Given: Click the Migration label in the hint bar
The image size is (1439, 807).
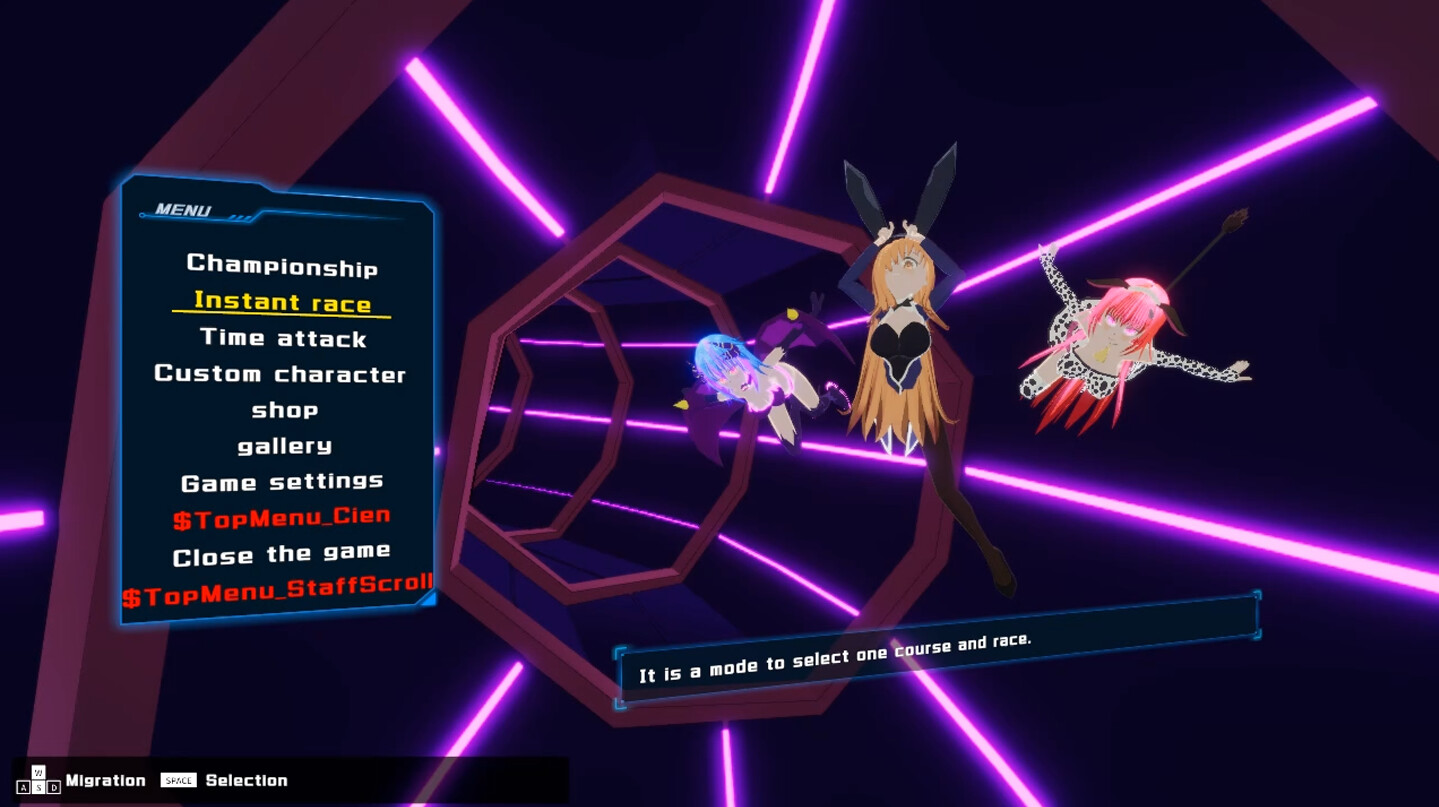Looking at the screenshot, I should pyautogui.click(x=105, y=780).
